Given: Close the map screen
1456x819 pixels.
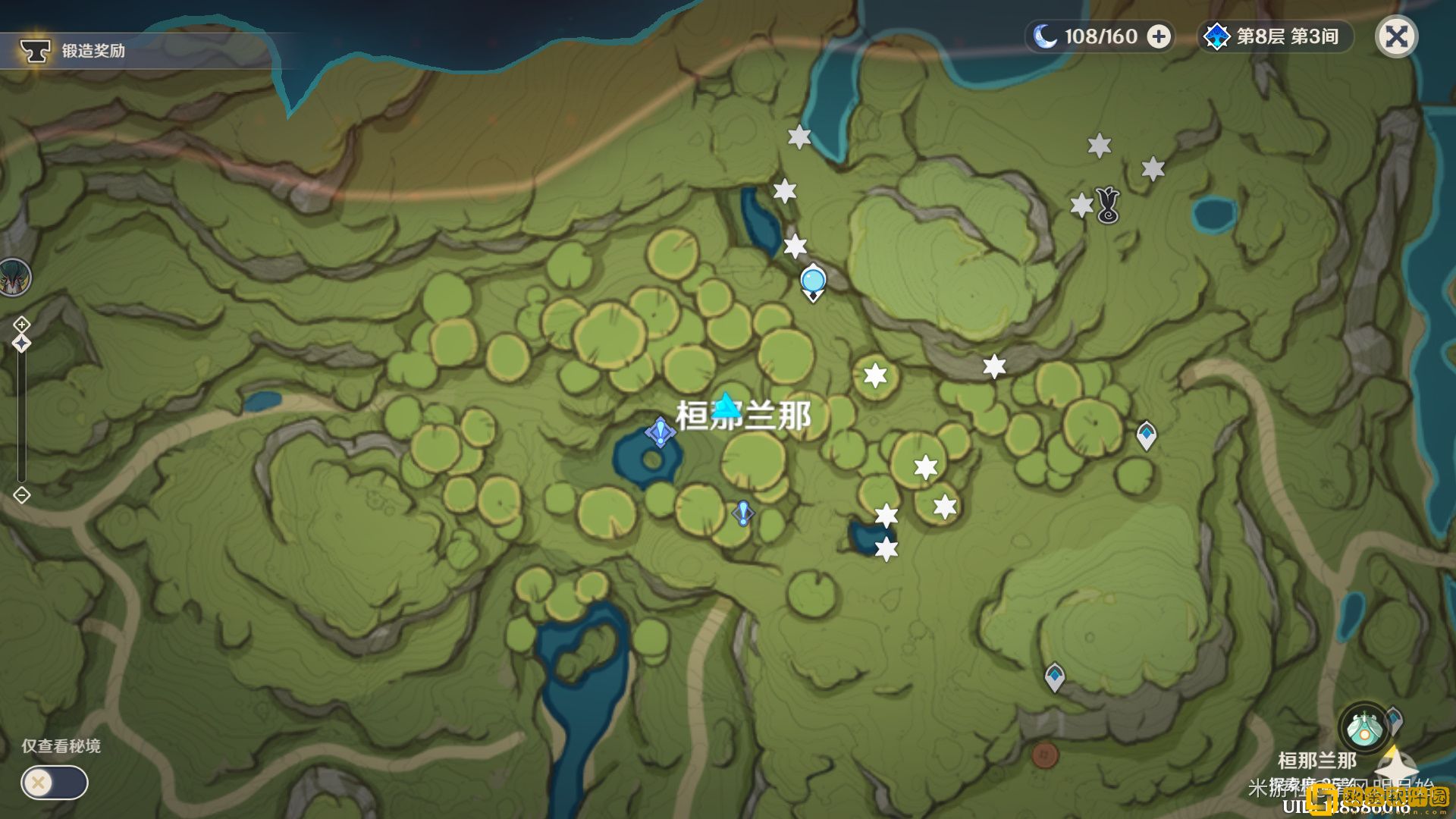Looking at the screenshot, I should [x=1396, y=36].
